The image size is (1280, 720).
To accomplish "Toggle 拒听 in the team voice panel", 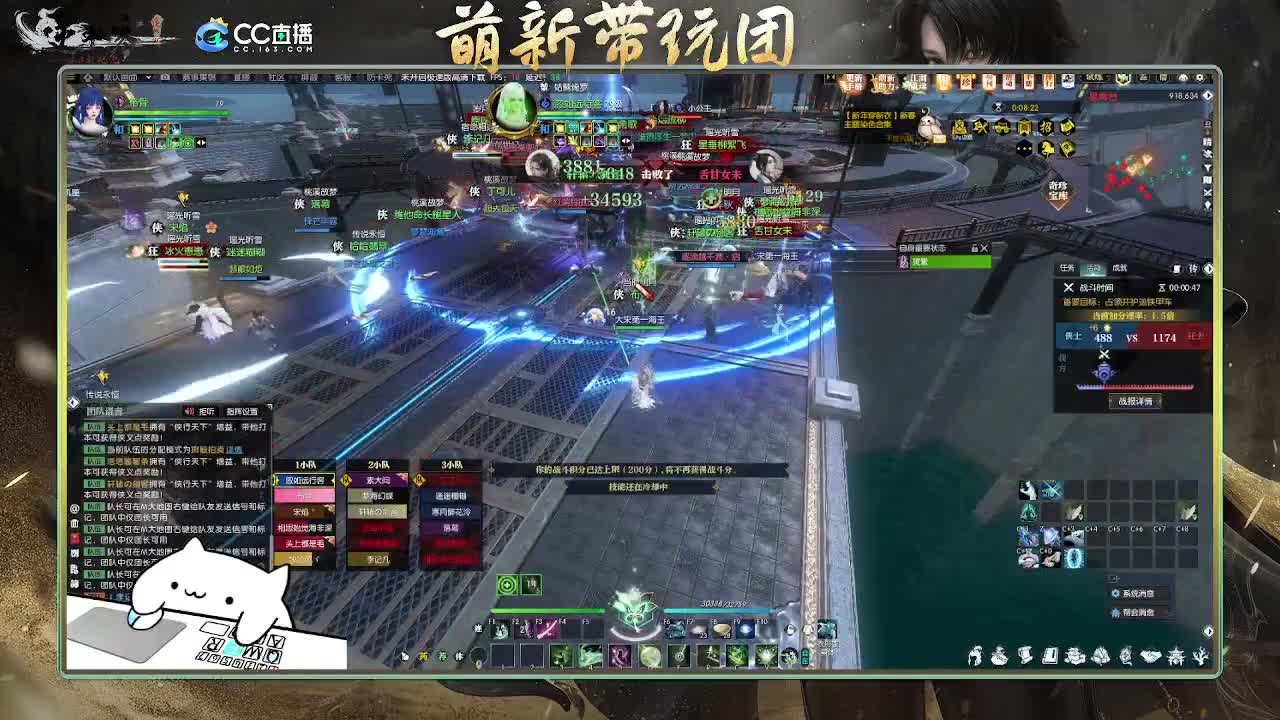I will pos(205,412).
